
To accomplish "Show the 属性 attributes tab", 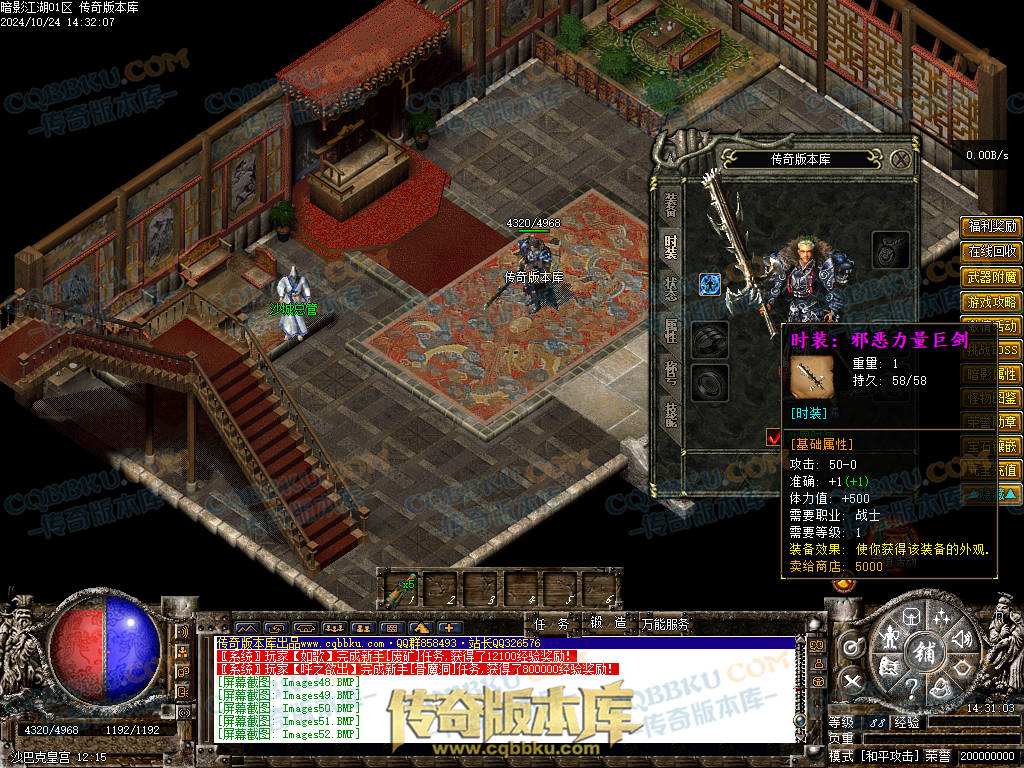I will (670, 329).
